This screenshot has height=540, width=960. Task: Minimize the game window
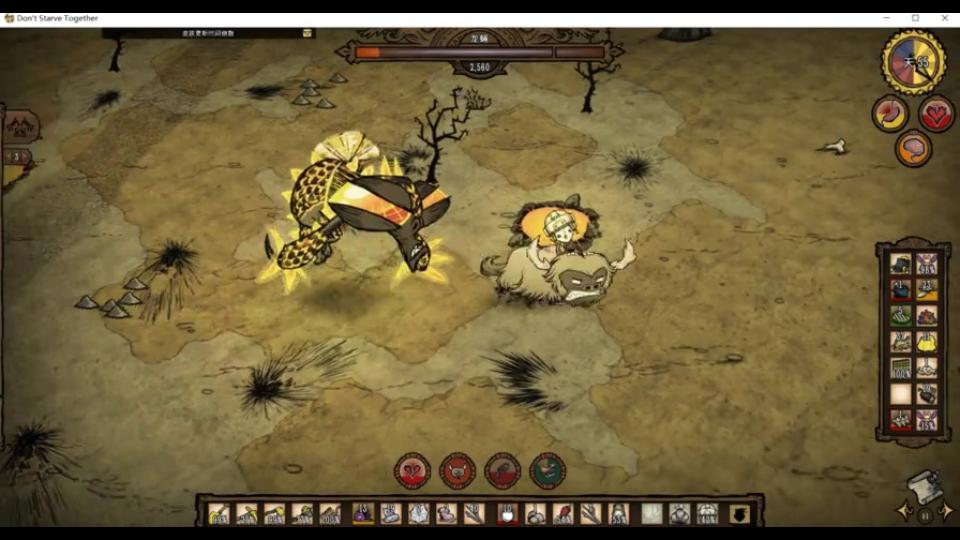pyautogui.click(x=886, y=18)
